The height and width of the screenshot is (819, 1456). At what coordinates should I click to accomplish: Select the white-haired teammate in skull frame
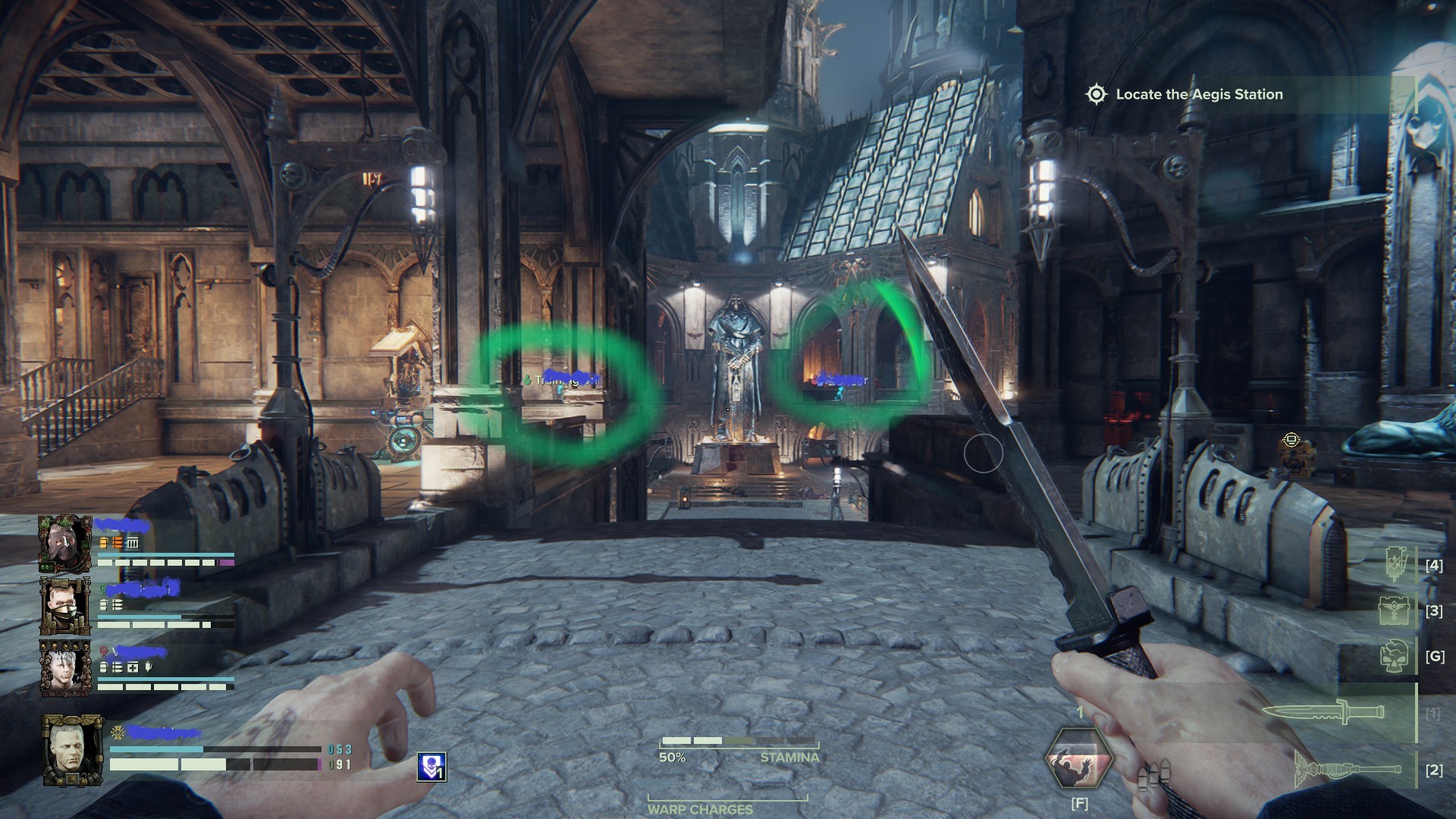click(65, 668)
